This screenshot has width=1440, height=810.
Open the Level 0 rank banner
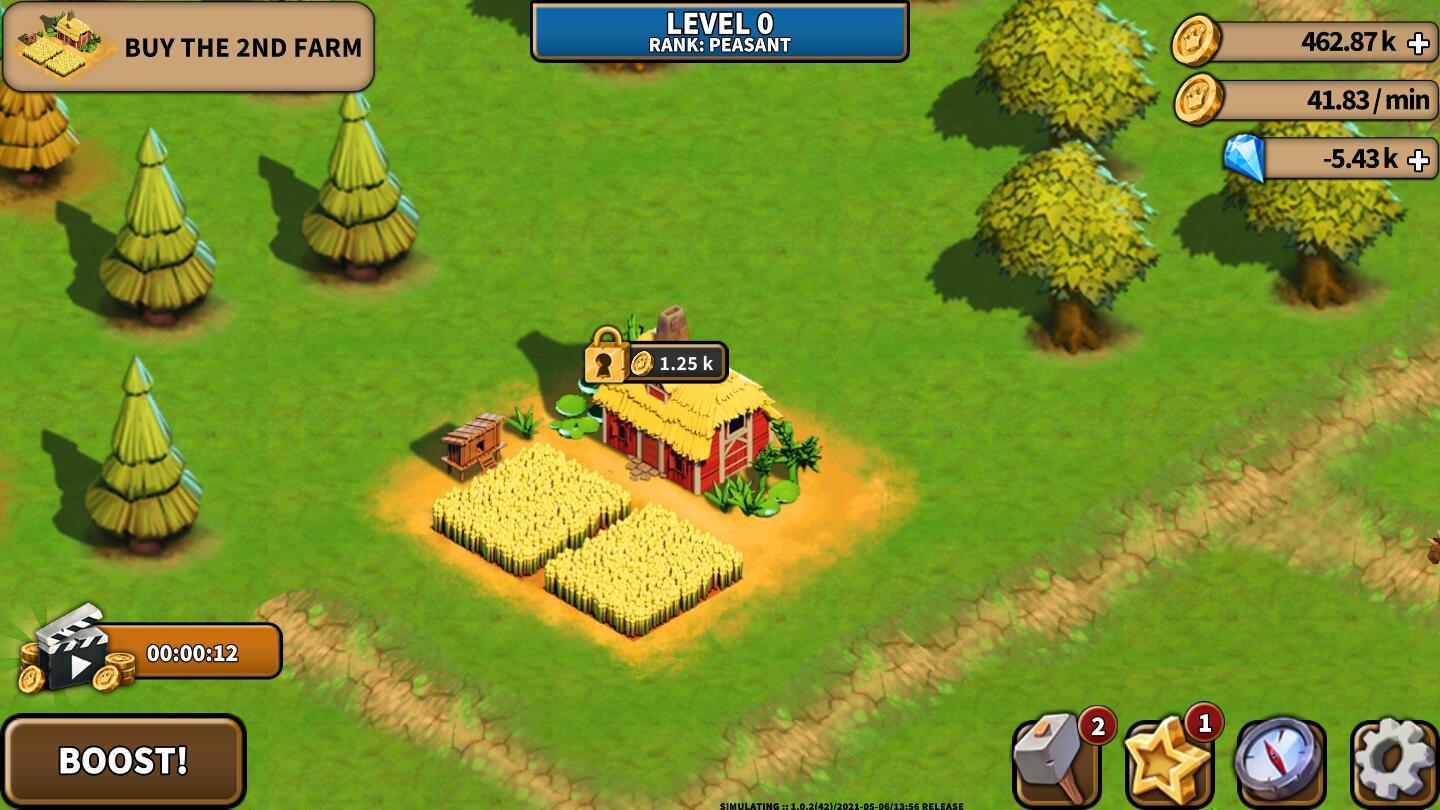point(719,32)
